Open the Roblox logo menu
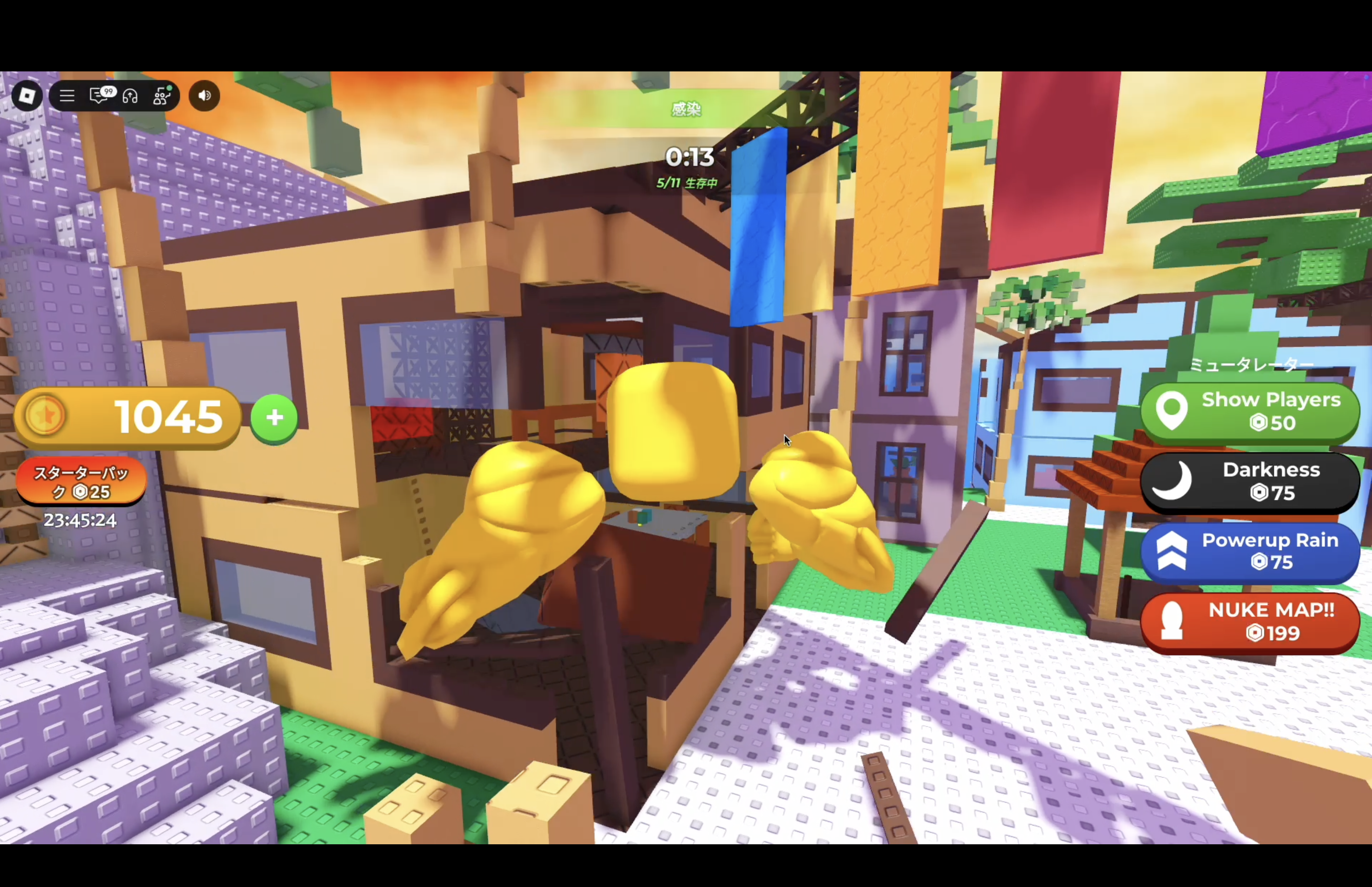The image size is (1372, 887). 26,96
